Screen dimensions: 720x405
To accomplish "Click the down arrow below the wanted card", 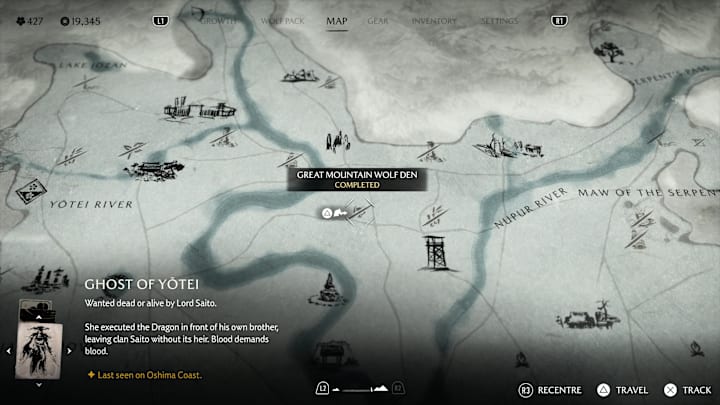I will (x=39, y=384).
